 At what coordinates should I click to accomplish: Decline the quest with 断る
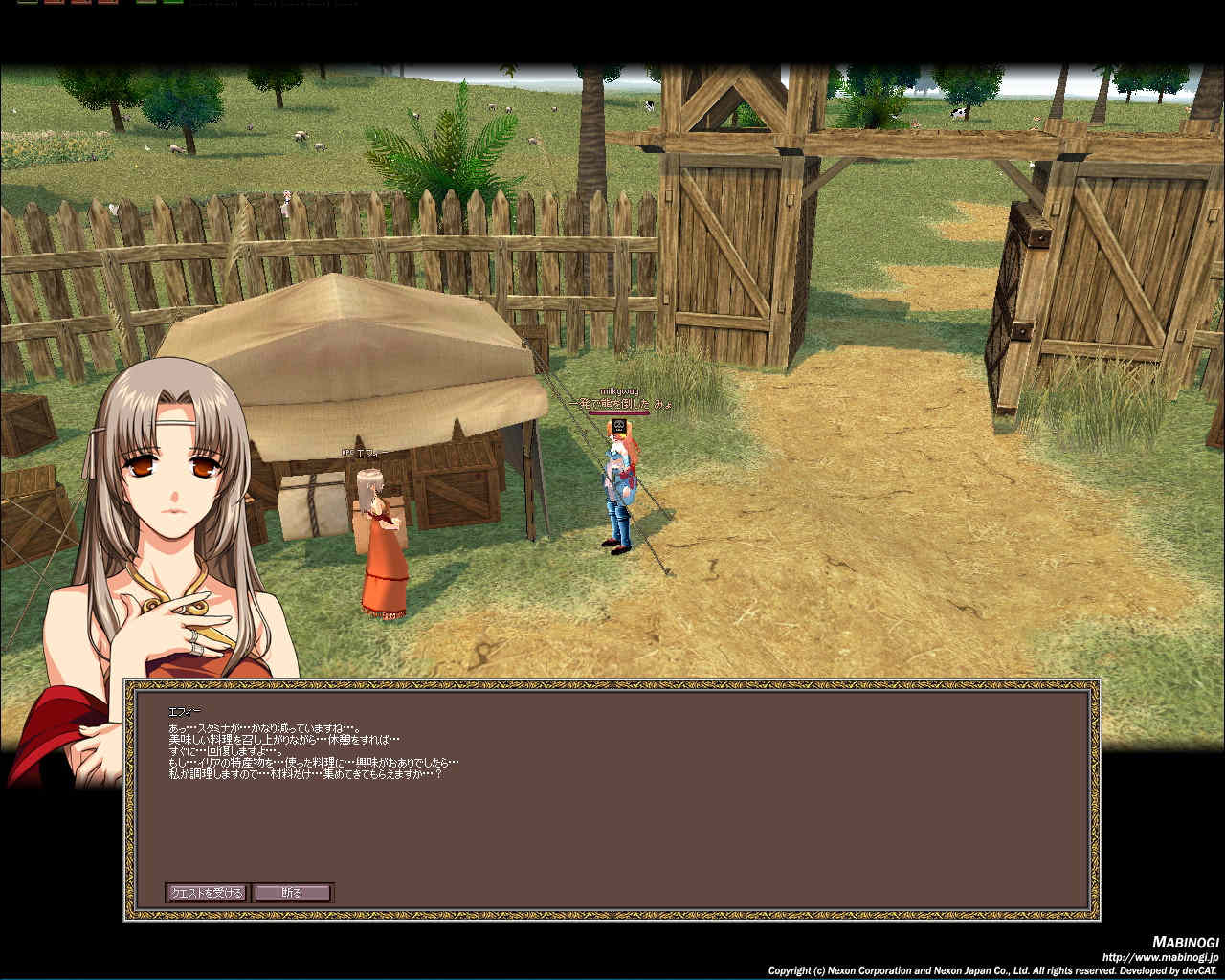click(x=293, y=893)
